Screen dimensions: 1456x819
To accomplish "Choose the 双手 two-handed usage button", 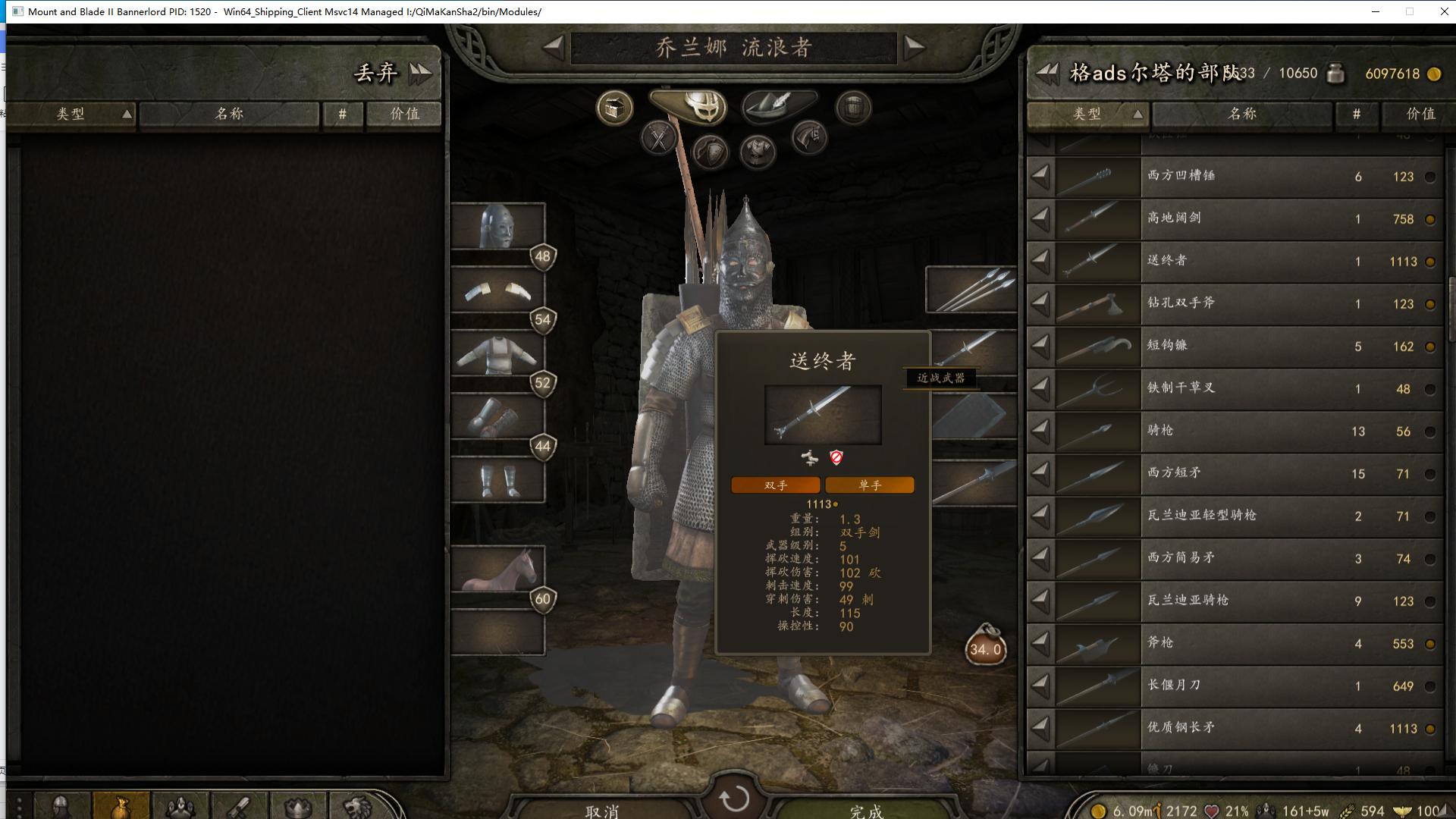I will (x=775, y=485).
